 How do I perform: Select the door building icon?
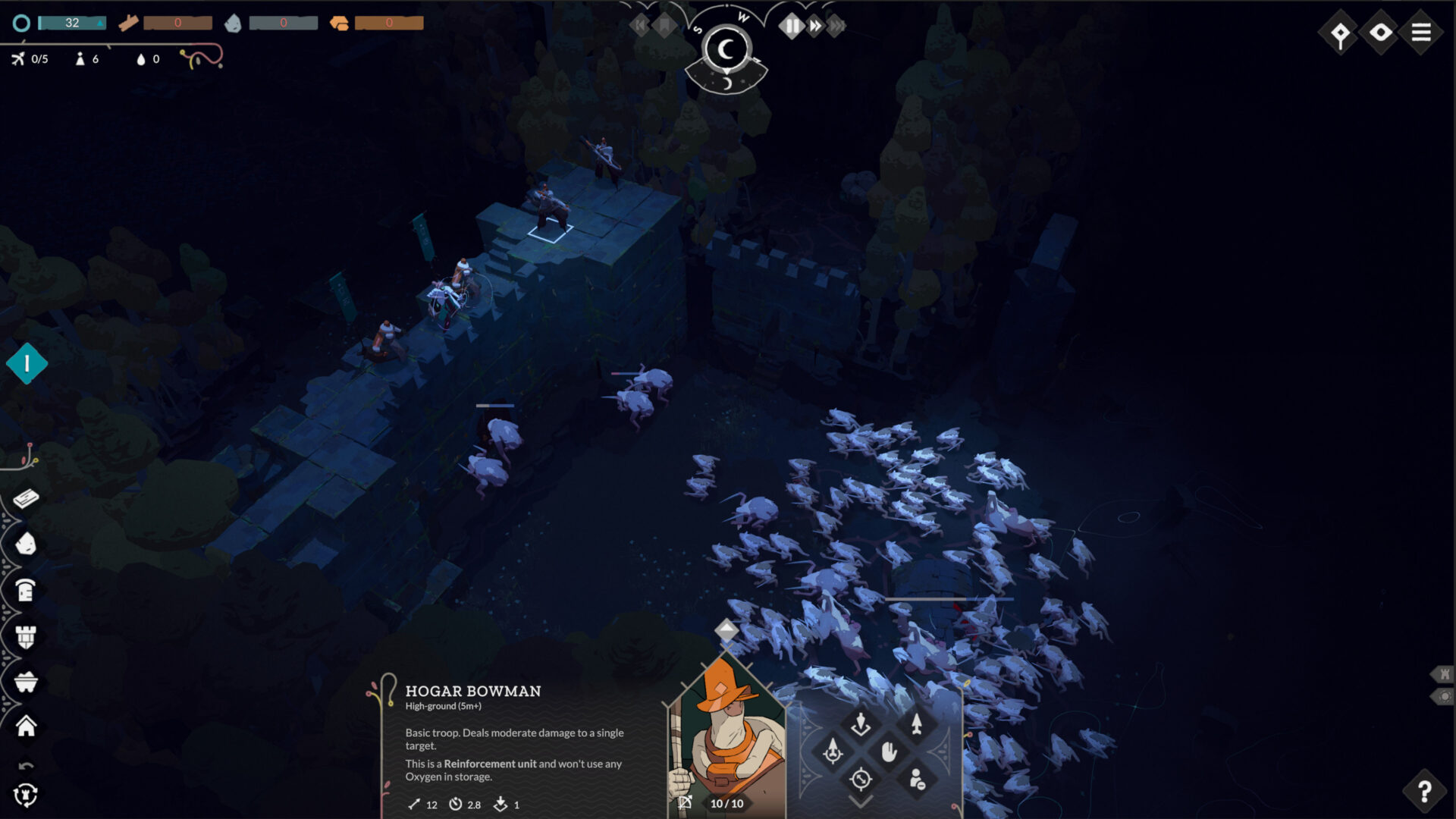[x=25, y=589]
